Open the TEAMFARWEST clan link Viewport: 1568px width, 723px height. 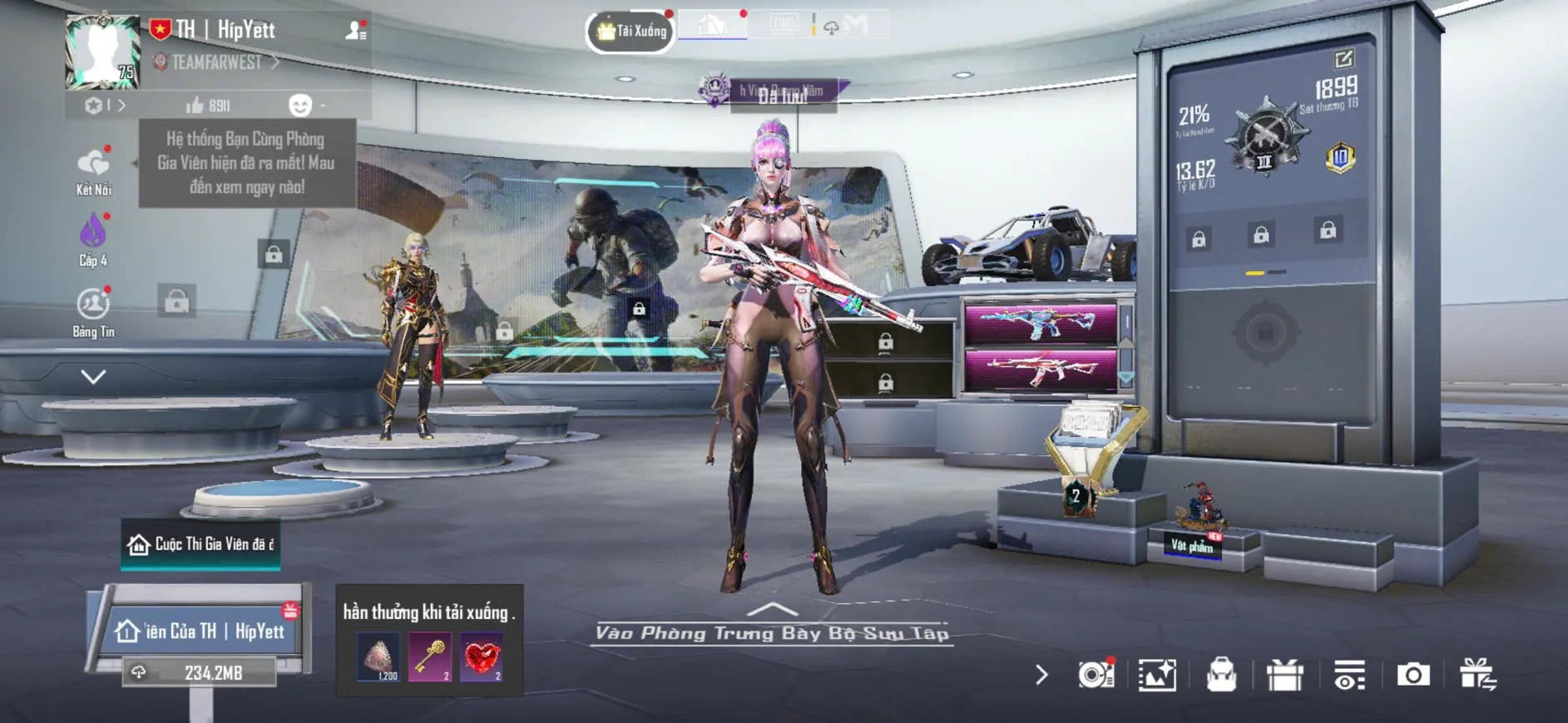point(218,62)
